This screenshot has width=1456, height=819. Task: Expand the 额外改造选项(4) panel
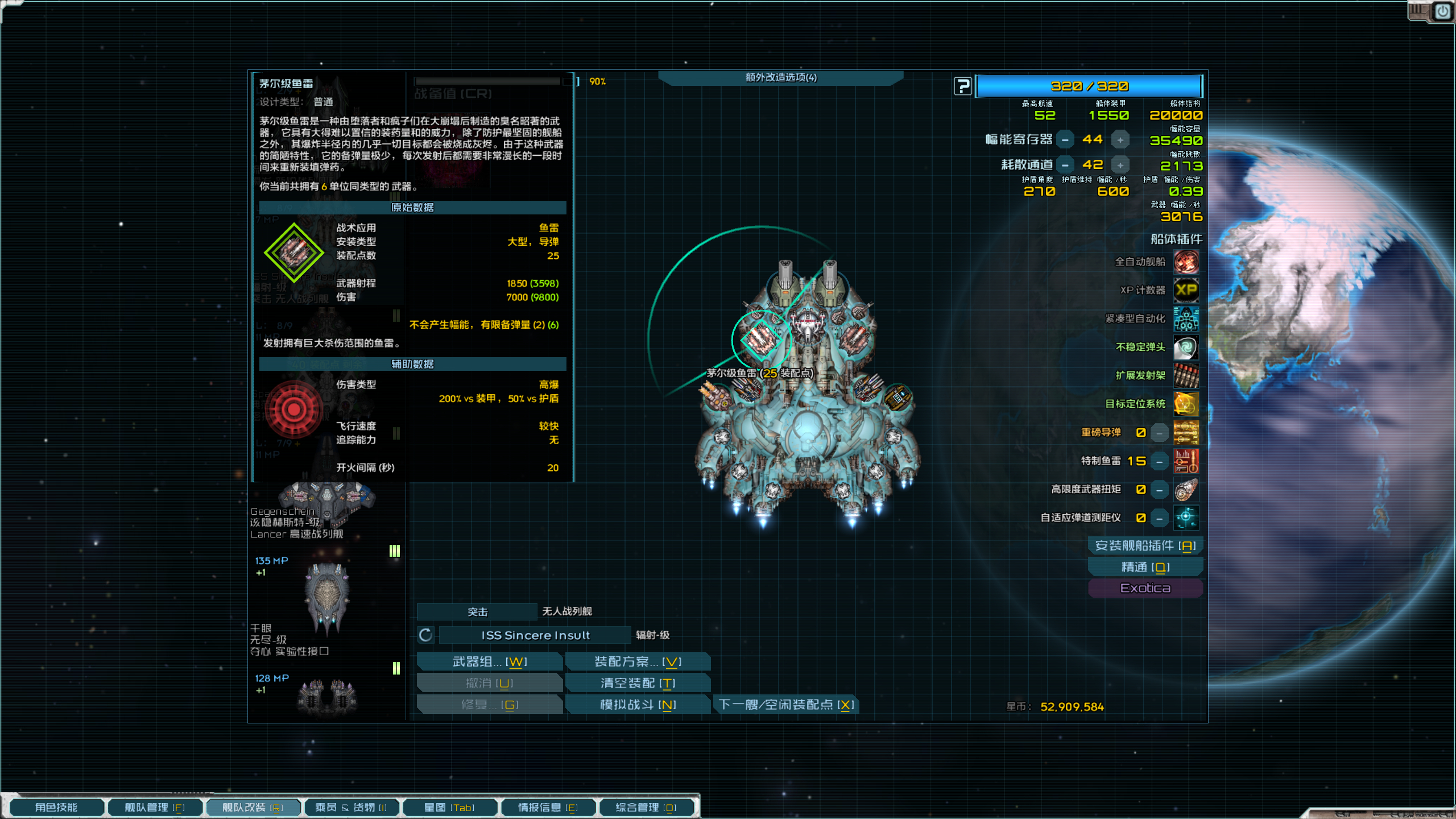point(780,78)
